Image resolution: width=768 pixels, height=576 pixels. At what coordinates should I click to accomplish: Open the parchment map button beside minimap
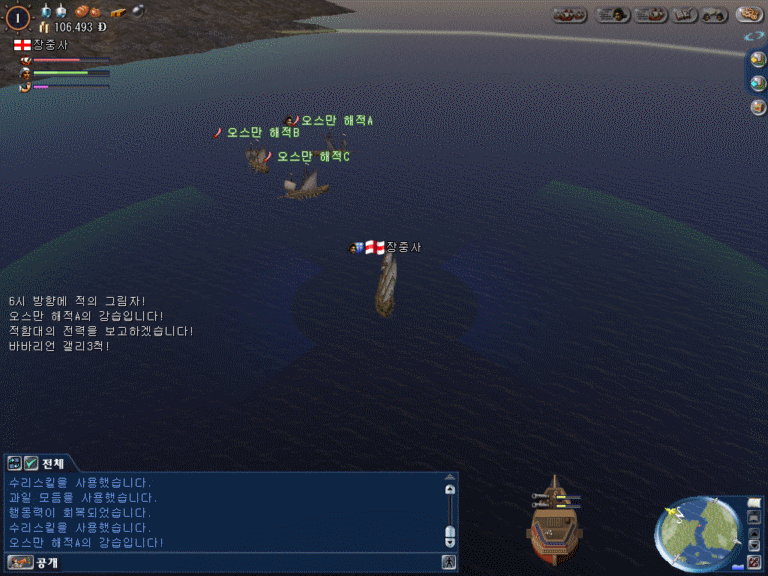tap(755, 503)
